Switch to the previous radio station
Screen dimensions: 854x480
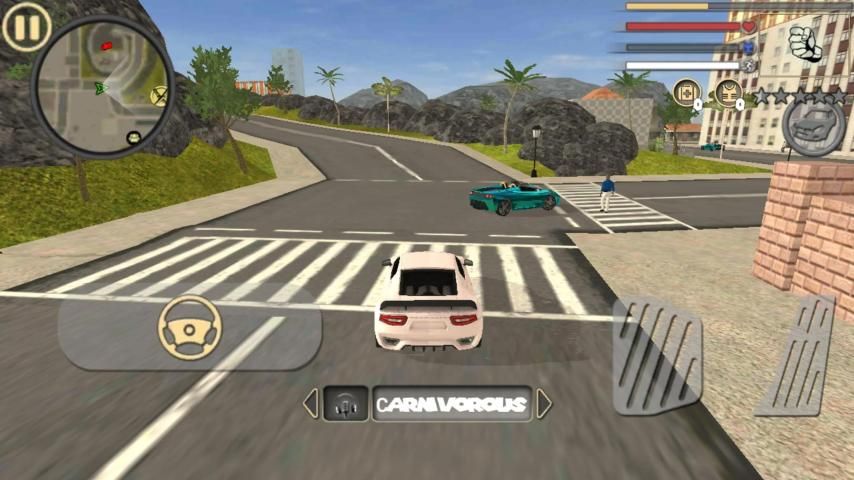pyautogui.click(x=310, y=404)
